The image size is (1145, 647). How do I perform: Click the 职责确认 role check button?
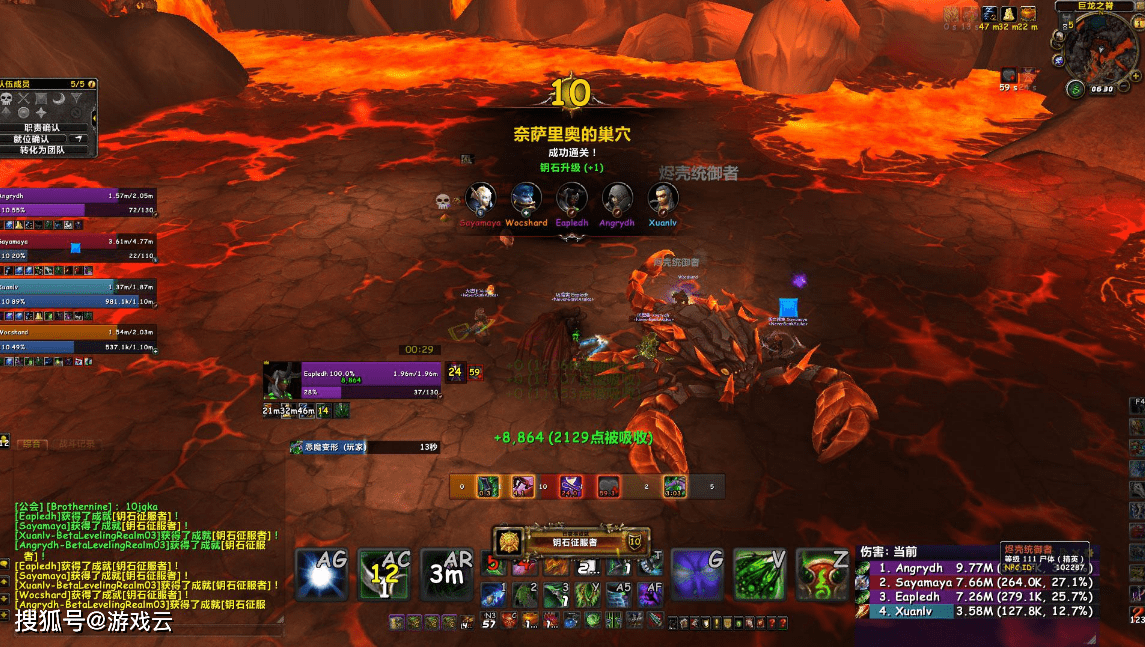pos(42,127)
